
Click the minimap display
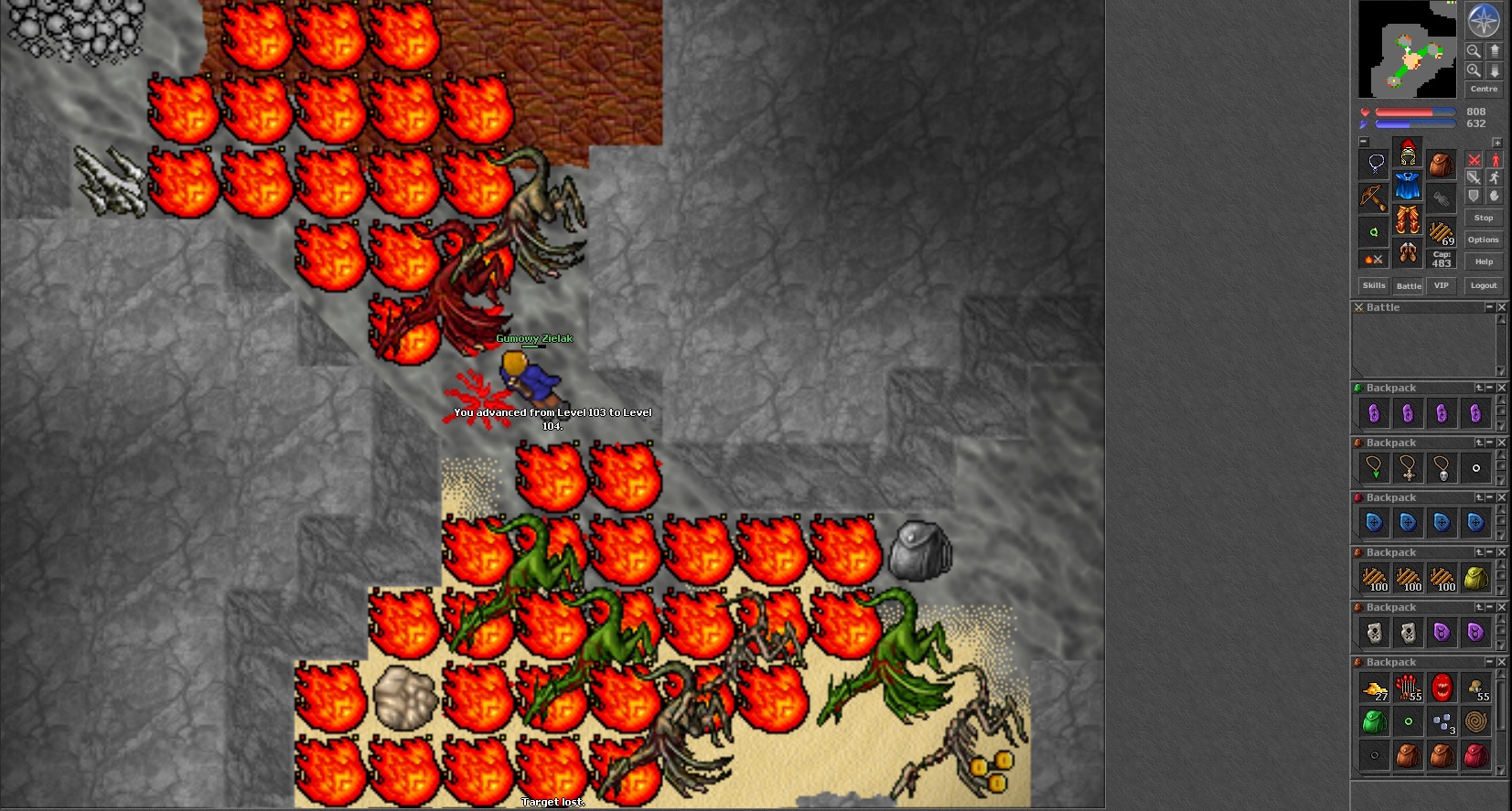click(x=1407, y=49)
